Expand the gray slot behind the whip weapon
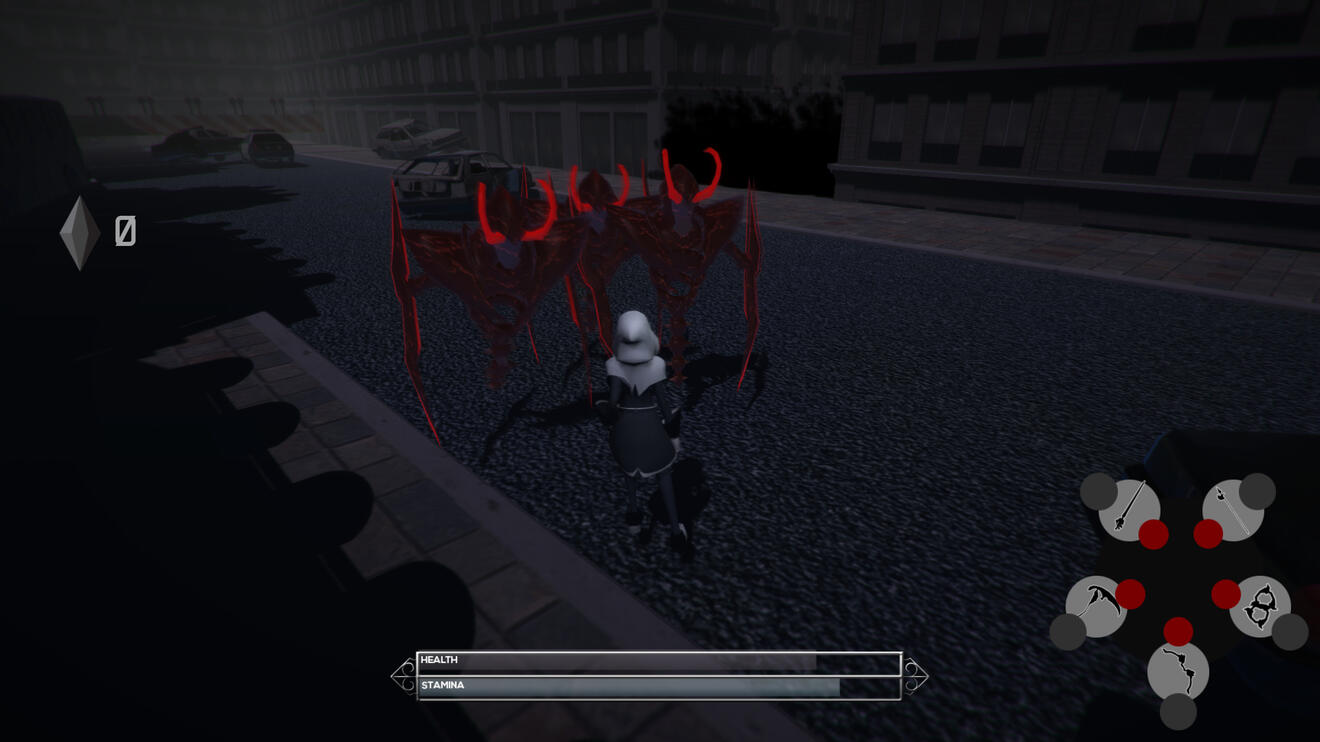The width and height of the screenshot is (1320, 742). 1176,712
